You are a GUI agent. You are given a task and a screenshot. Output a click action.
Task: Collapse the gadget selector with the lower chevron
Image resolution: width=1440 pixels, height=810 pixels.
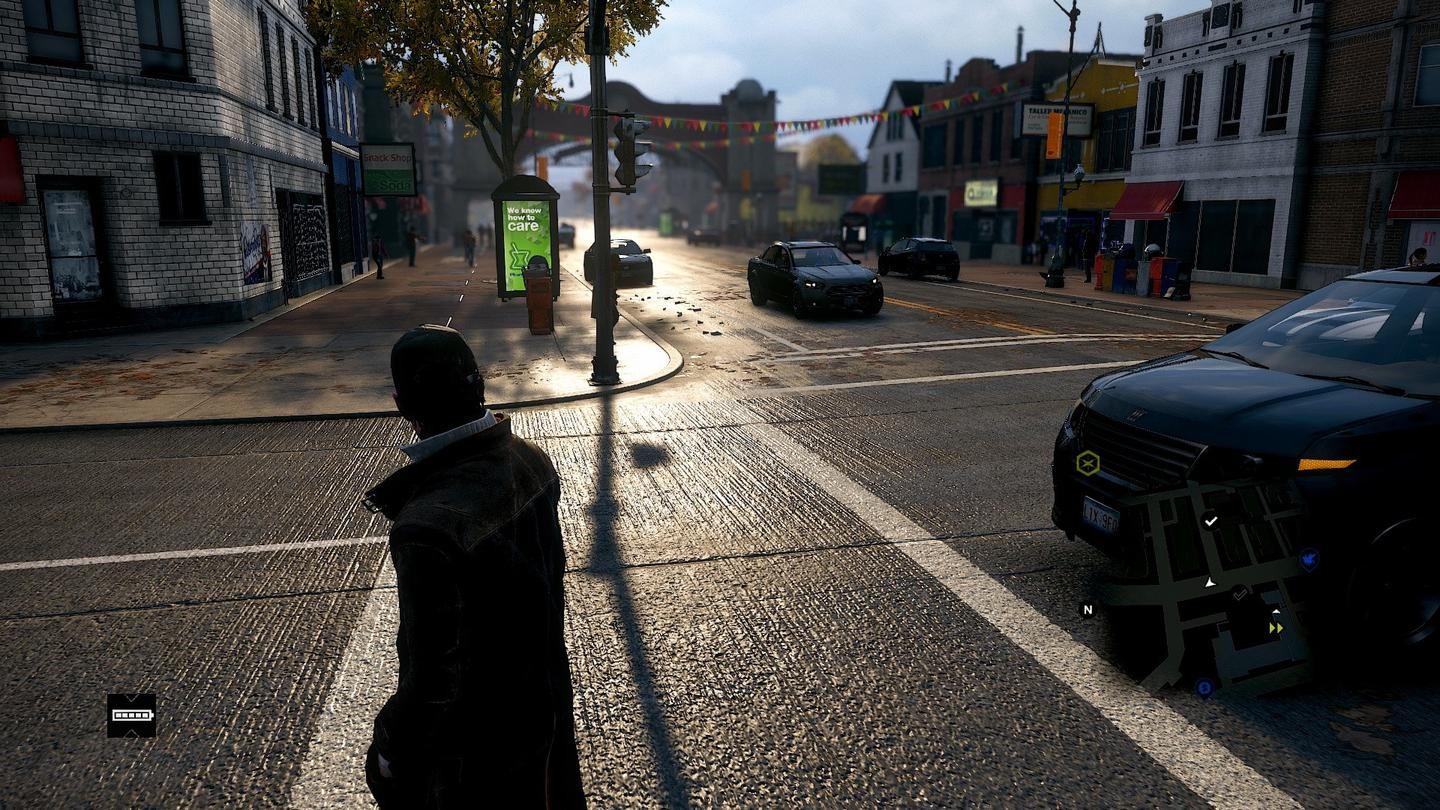pyautogui.click(x=131, y=733)
